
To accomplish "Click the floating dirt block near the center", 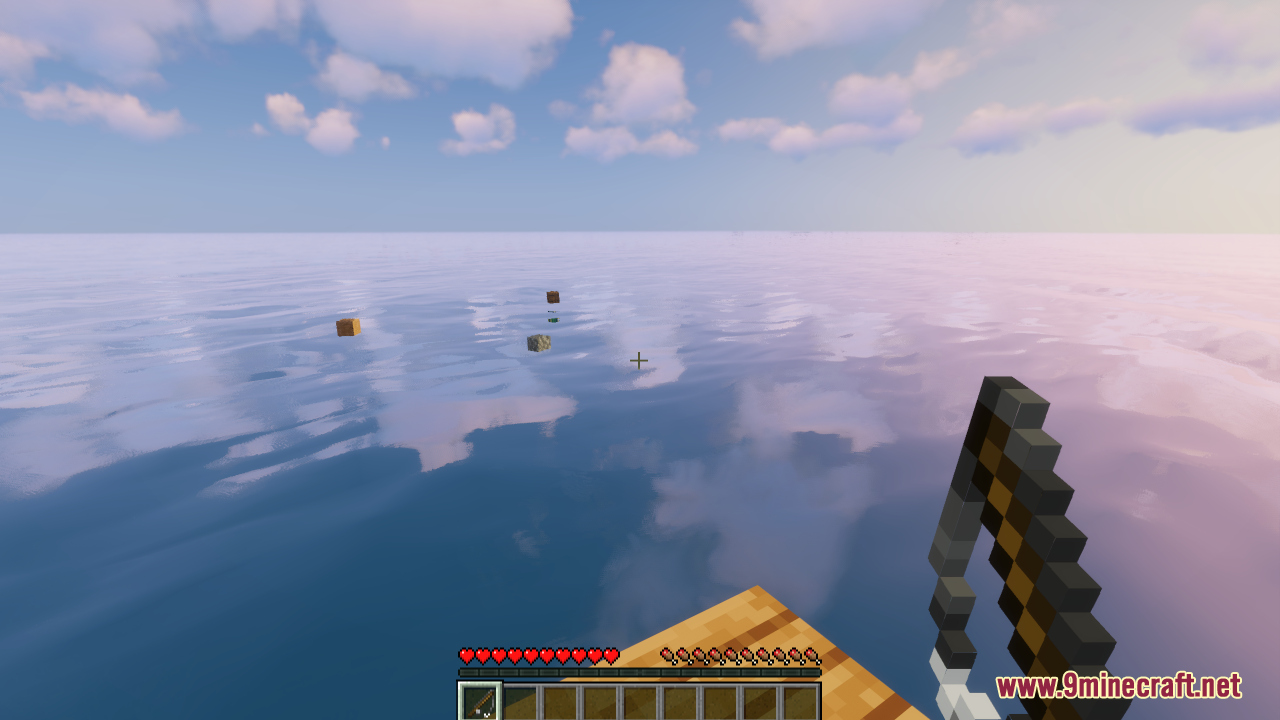I will (551, 297).
